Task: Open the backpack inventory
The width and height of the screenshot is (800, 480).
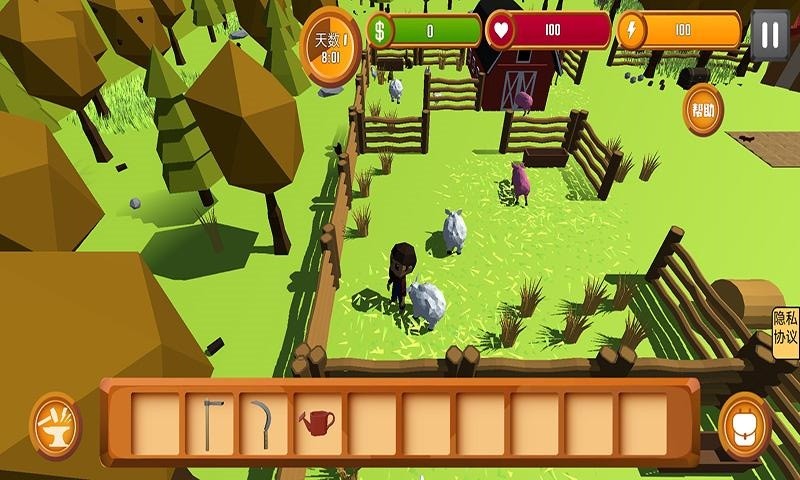Action: tap(744, 425)
